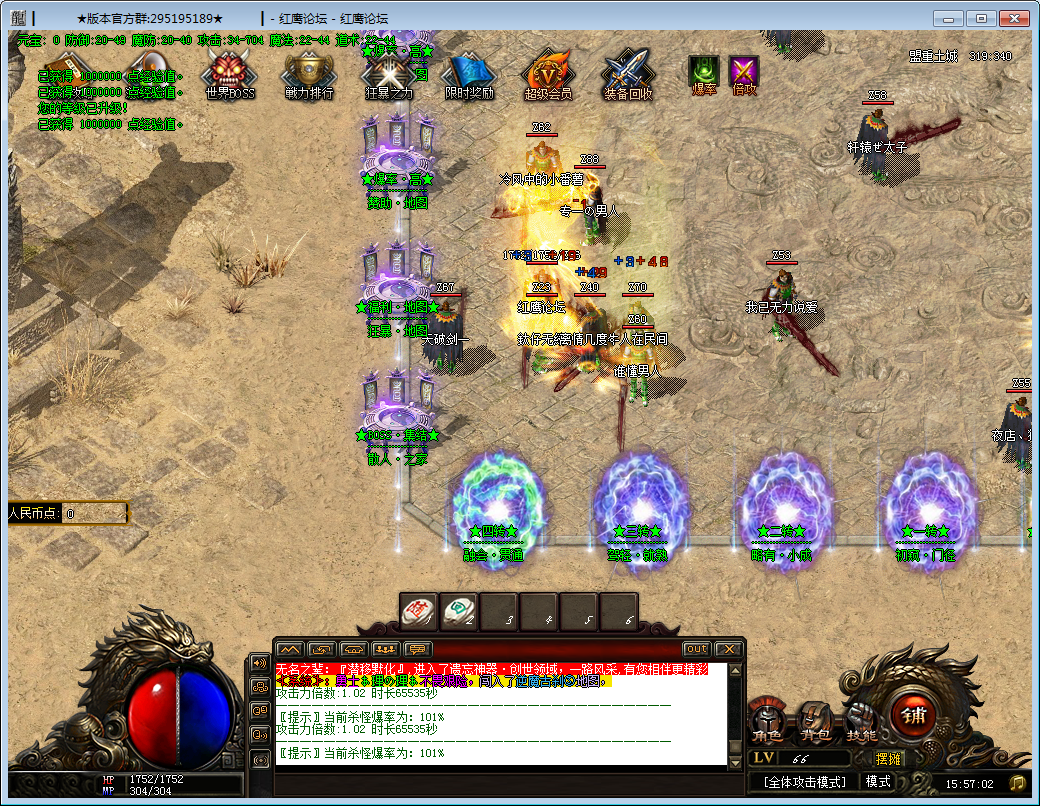Use the red-marked stone in hotbar slot 1

[419, 611]
